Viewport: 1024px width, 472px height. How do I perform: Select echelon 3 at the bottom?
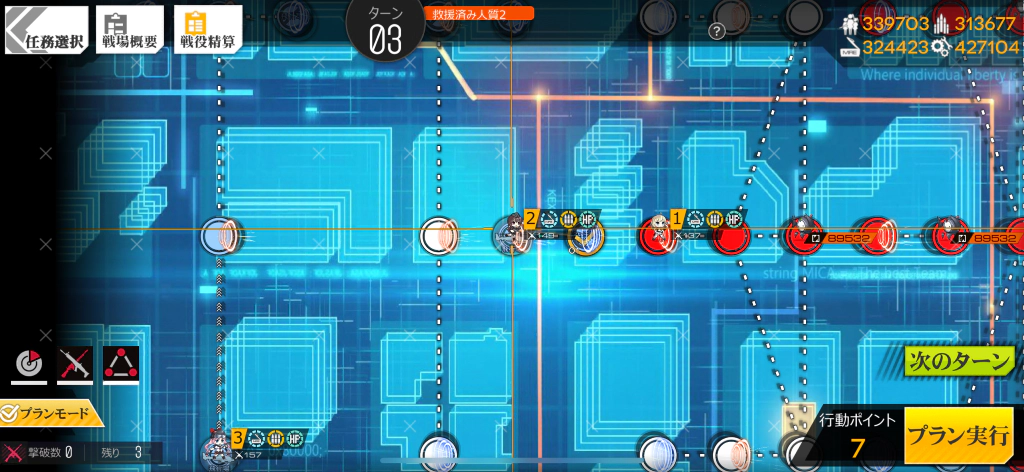pyautogui.click(x=217, y=451)
